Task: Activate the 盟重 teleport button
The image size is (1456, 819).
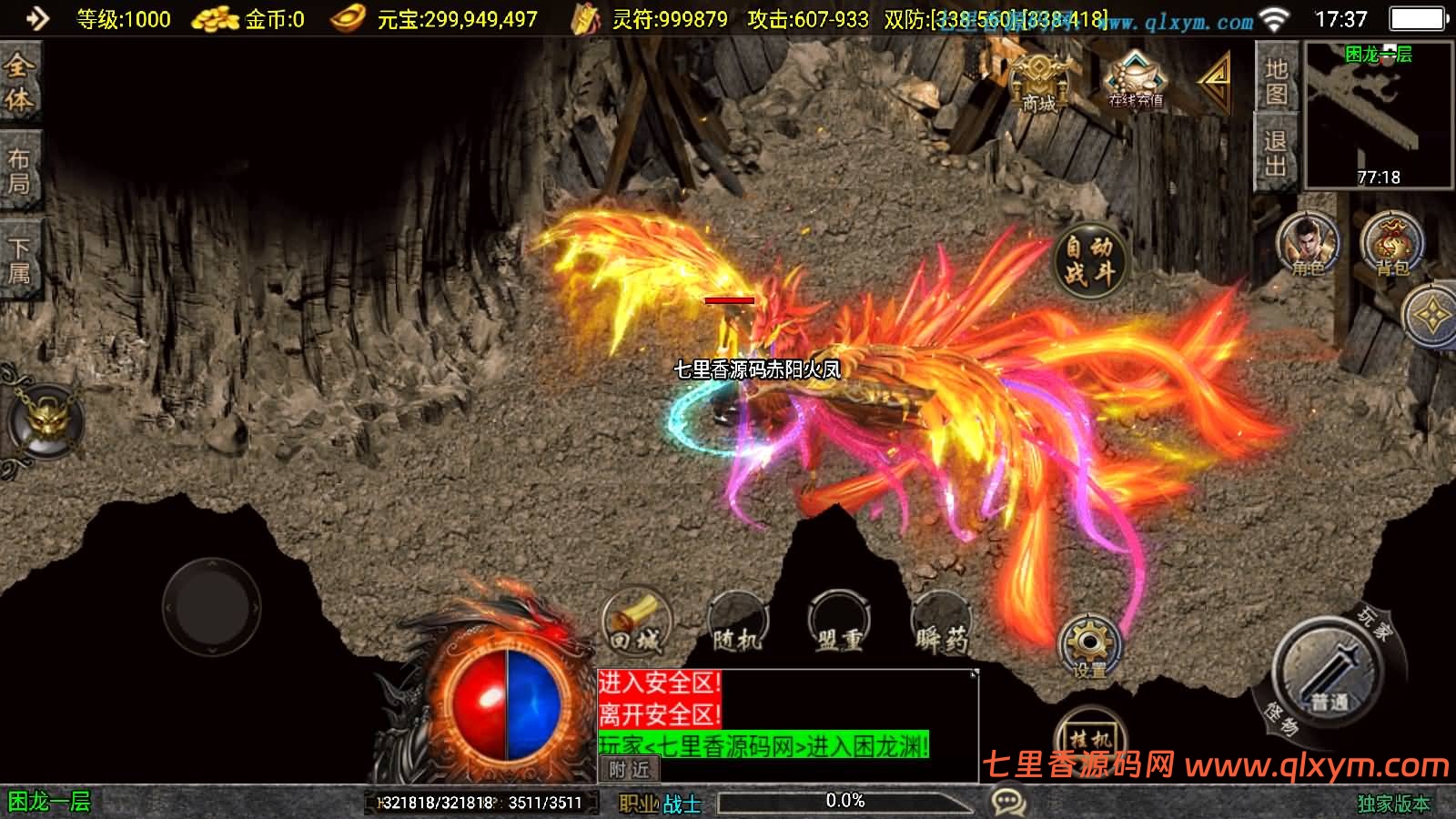Action: click(838, 625)
